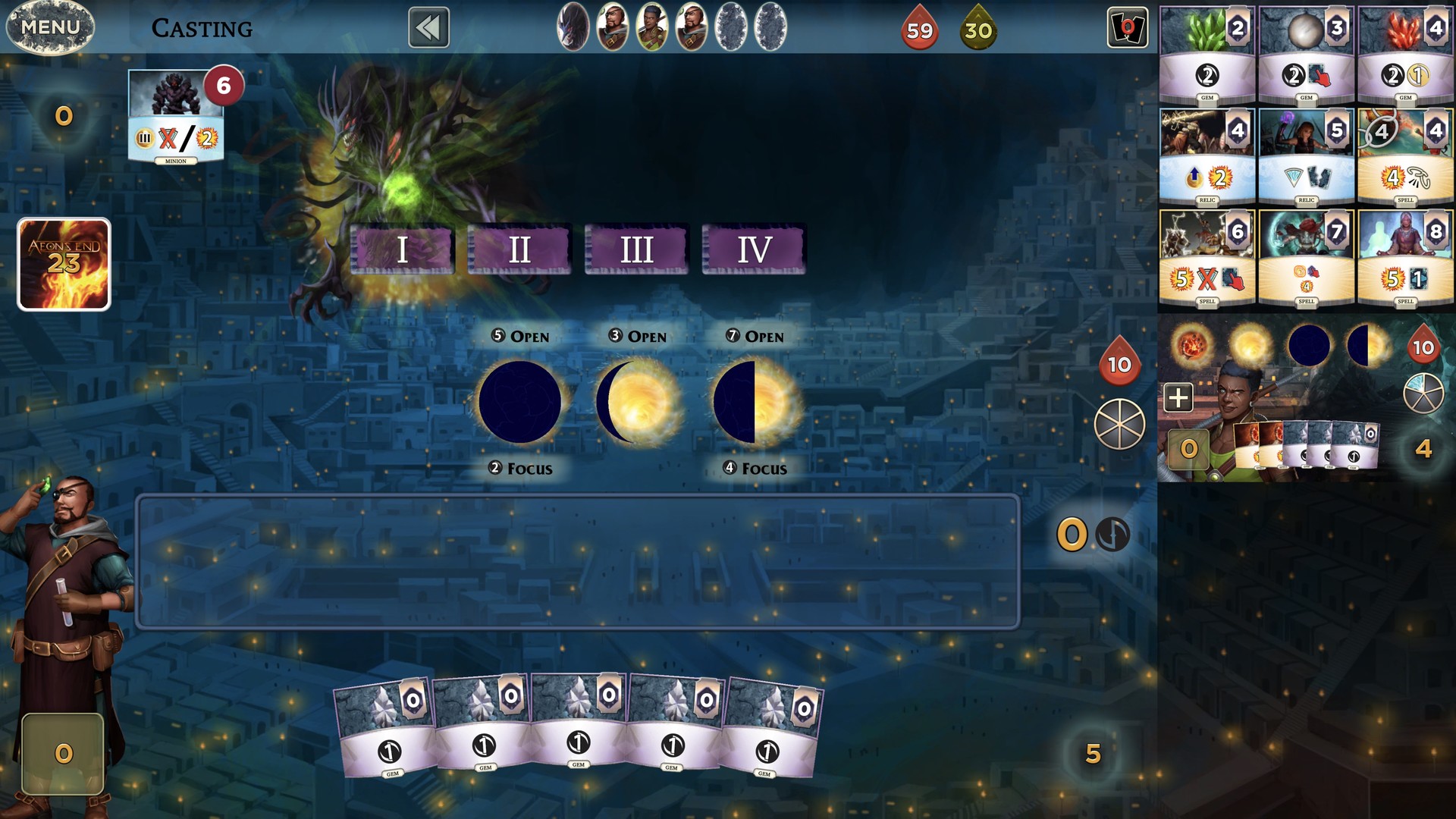Screen dimensions: 1456x819
Task: Click the player's charge wheel icon
Action: pyautogui.click(x=1119, y=424)
